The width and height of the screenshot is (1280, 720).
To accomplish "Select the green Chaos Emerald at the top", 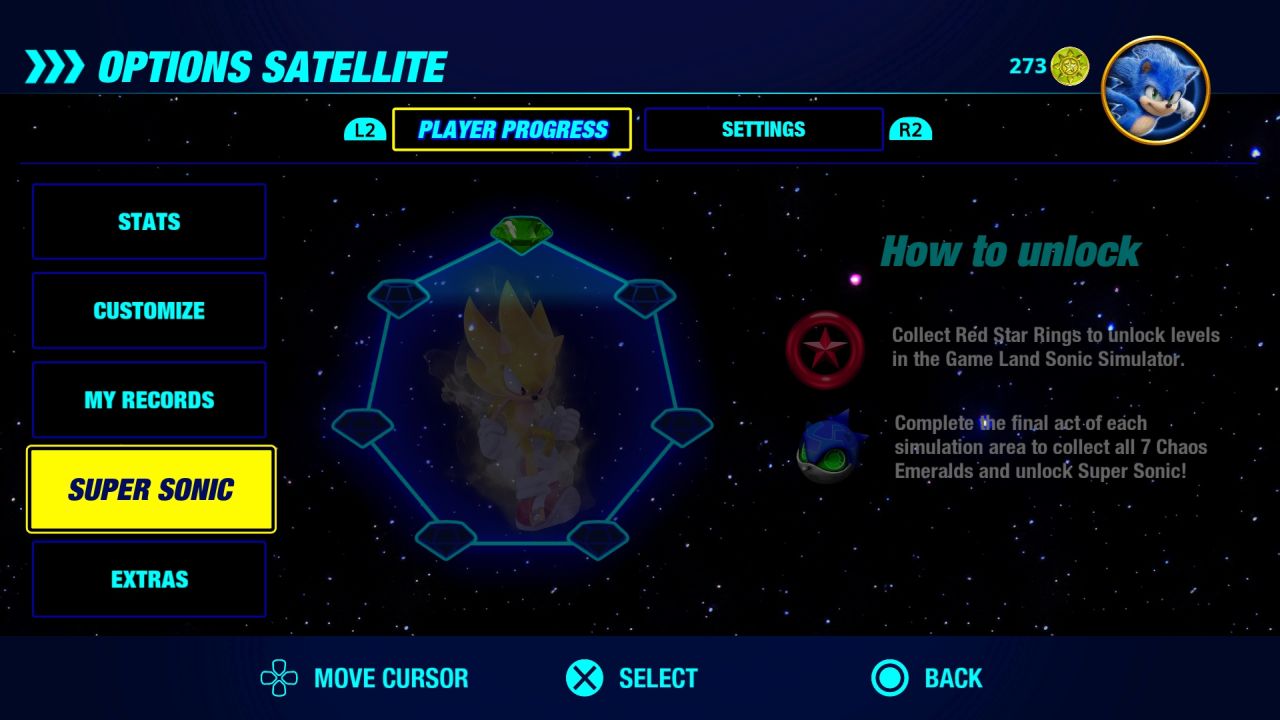I will click(x=520, y=232).
